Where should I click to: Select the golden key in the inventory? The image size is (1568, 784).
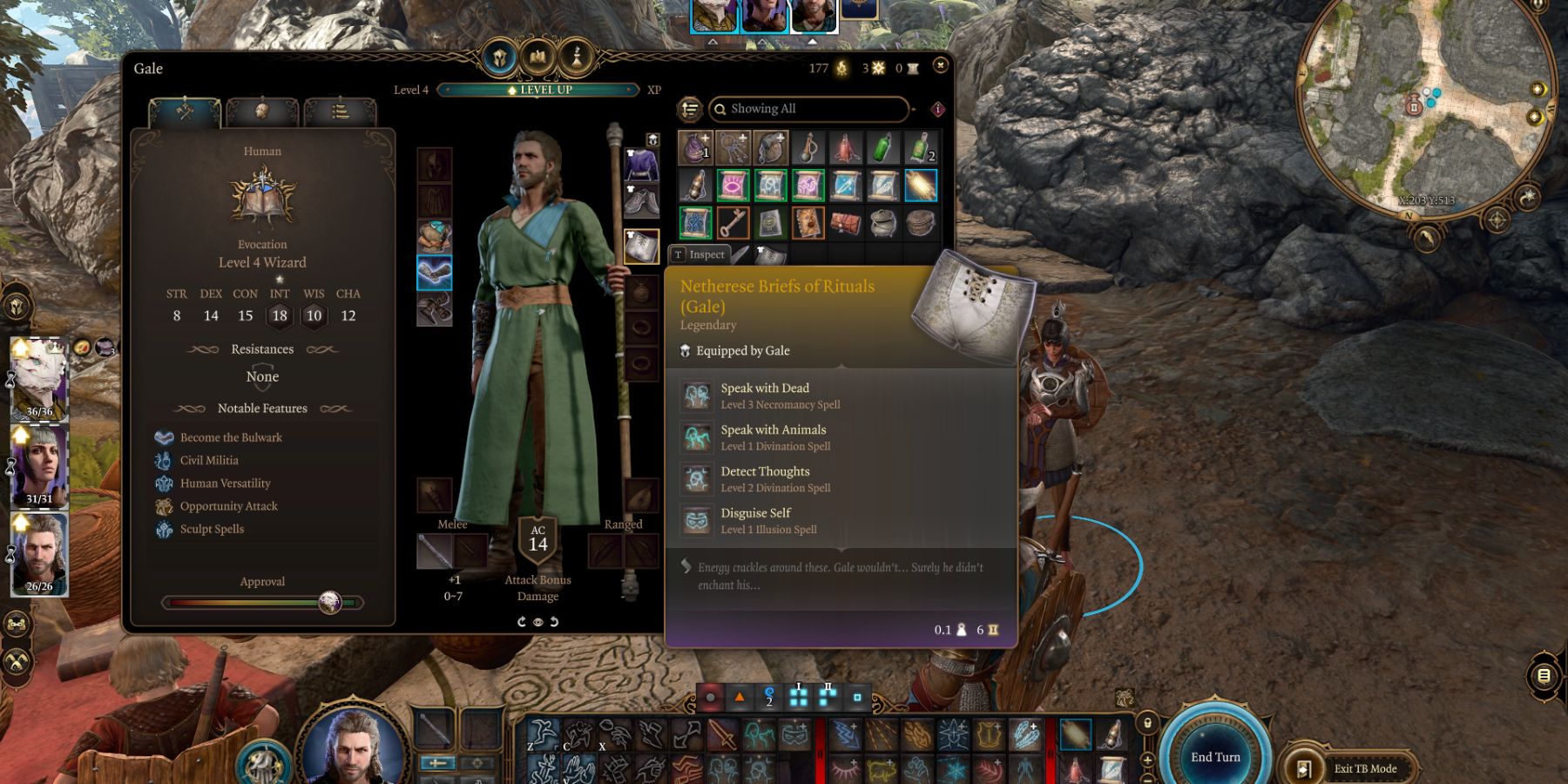point(732,222)
